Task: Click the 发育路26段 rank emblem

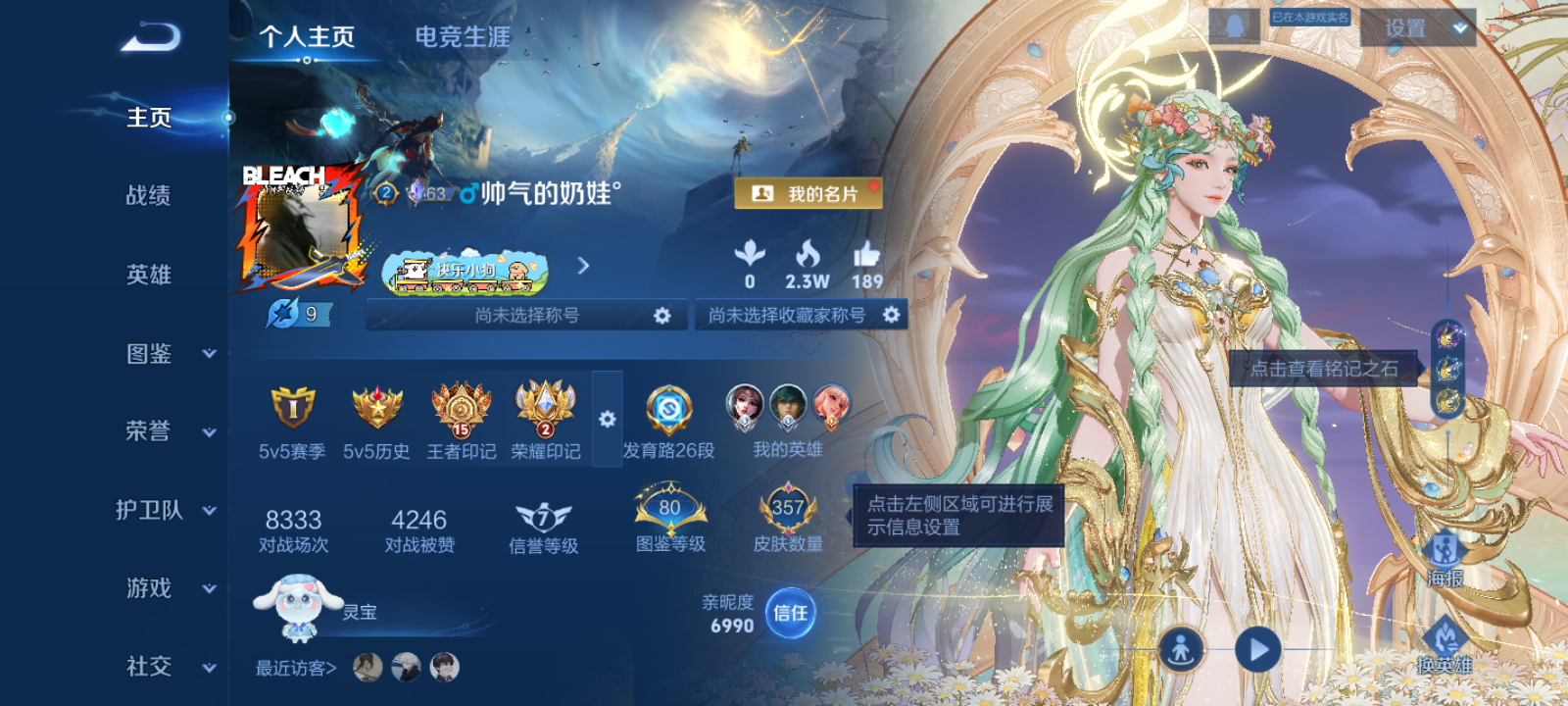Action: pyautogui.click(x=667, y=412)
